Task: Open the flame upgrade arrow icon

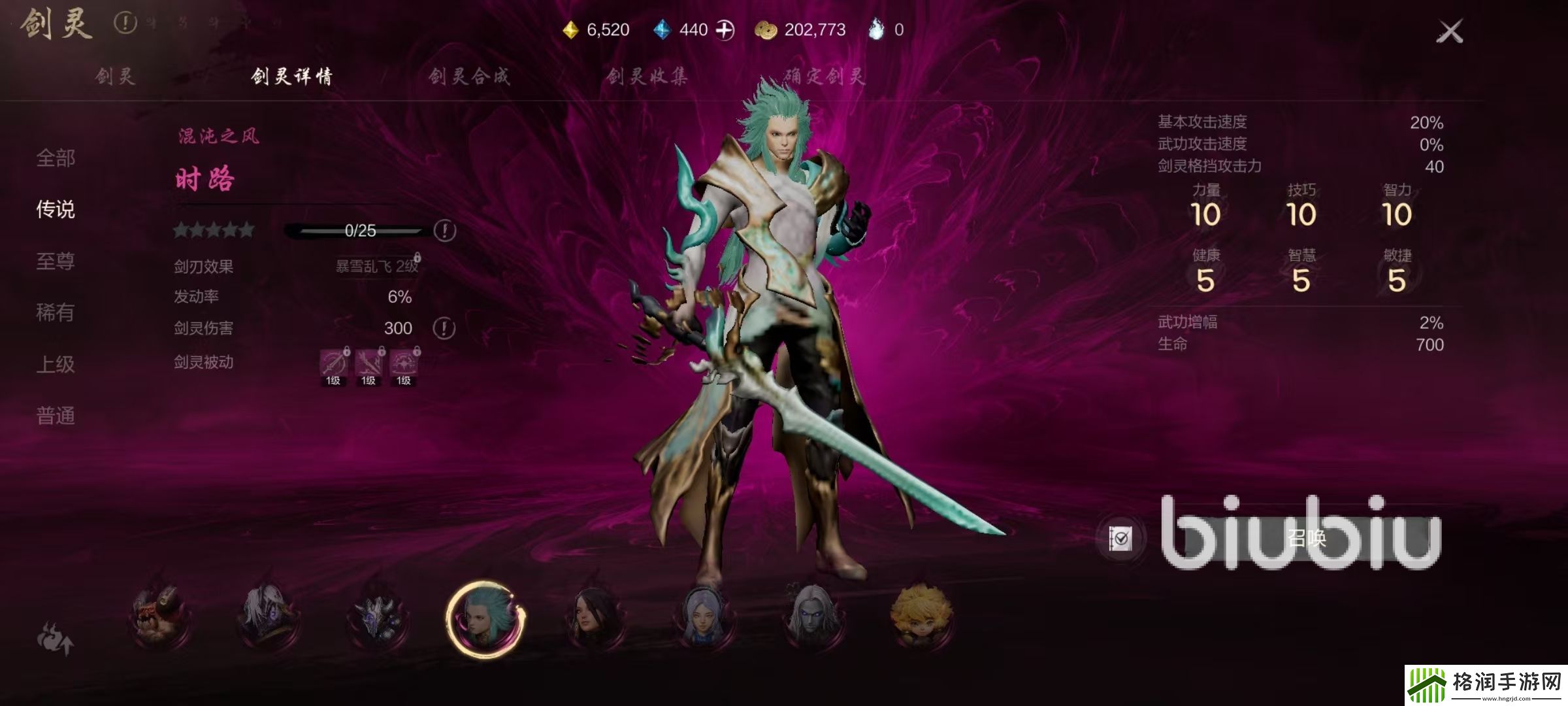Action: pos(55,638)
